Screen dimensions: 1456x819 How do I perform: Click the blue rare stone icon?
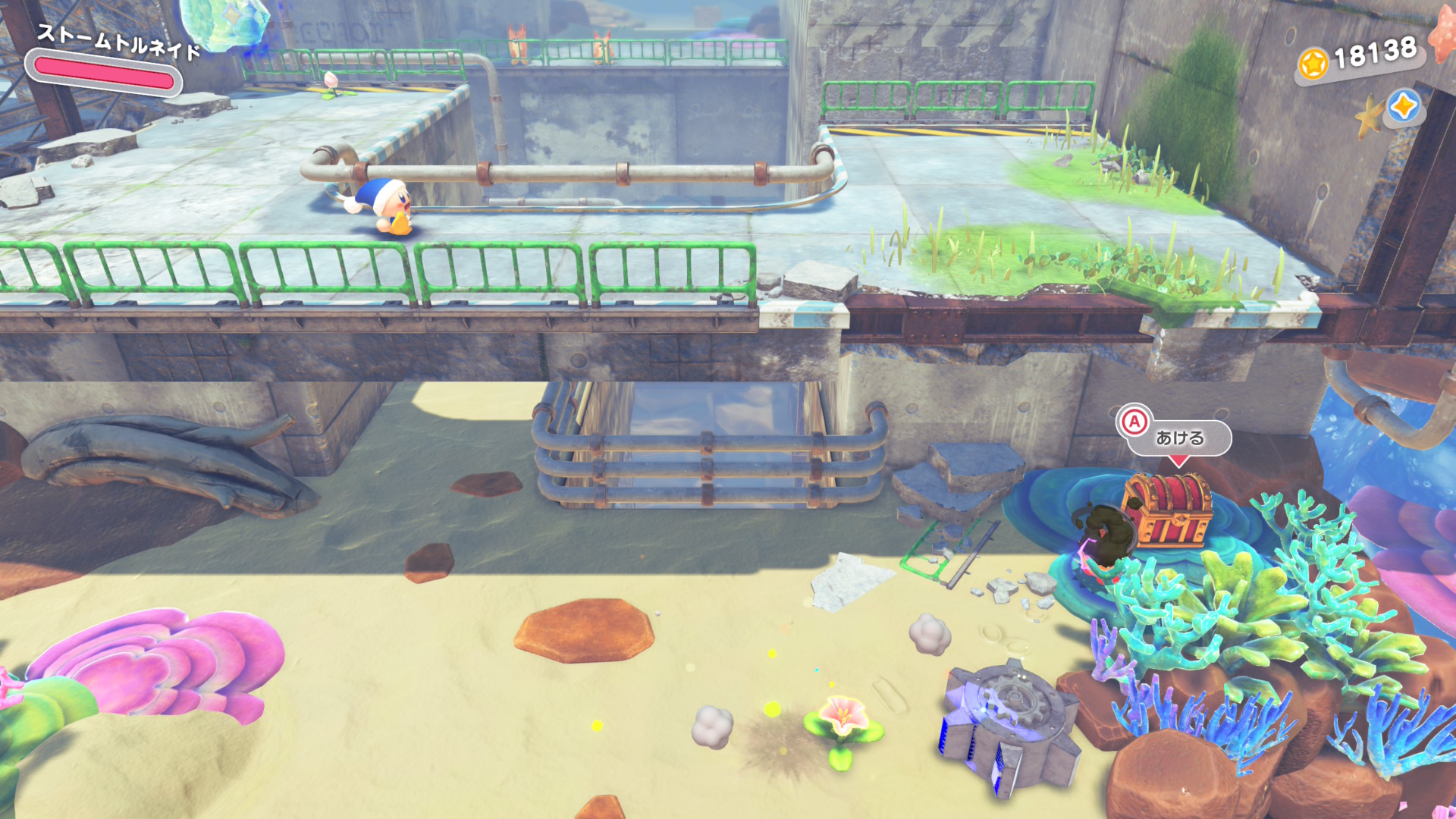coord(1403,106)
